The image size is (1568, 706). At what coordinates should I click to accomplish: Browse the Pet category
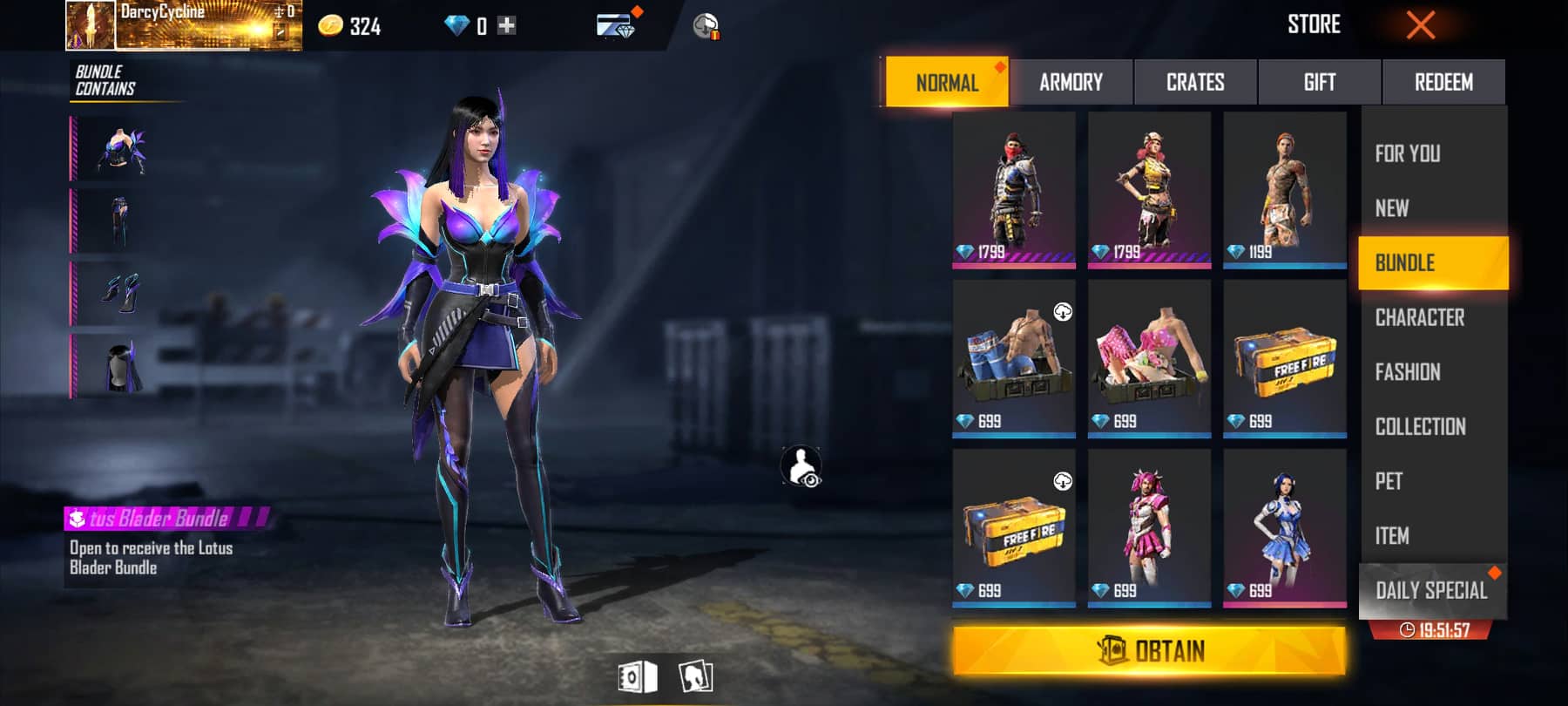(1389, 481)
